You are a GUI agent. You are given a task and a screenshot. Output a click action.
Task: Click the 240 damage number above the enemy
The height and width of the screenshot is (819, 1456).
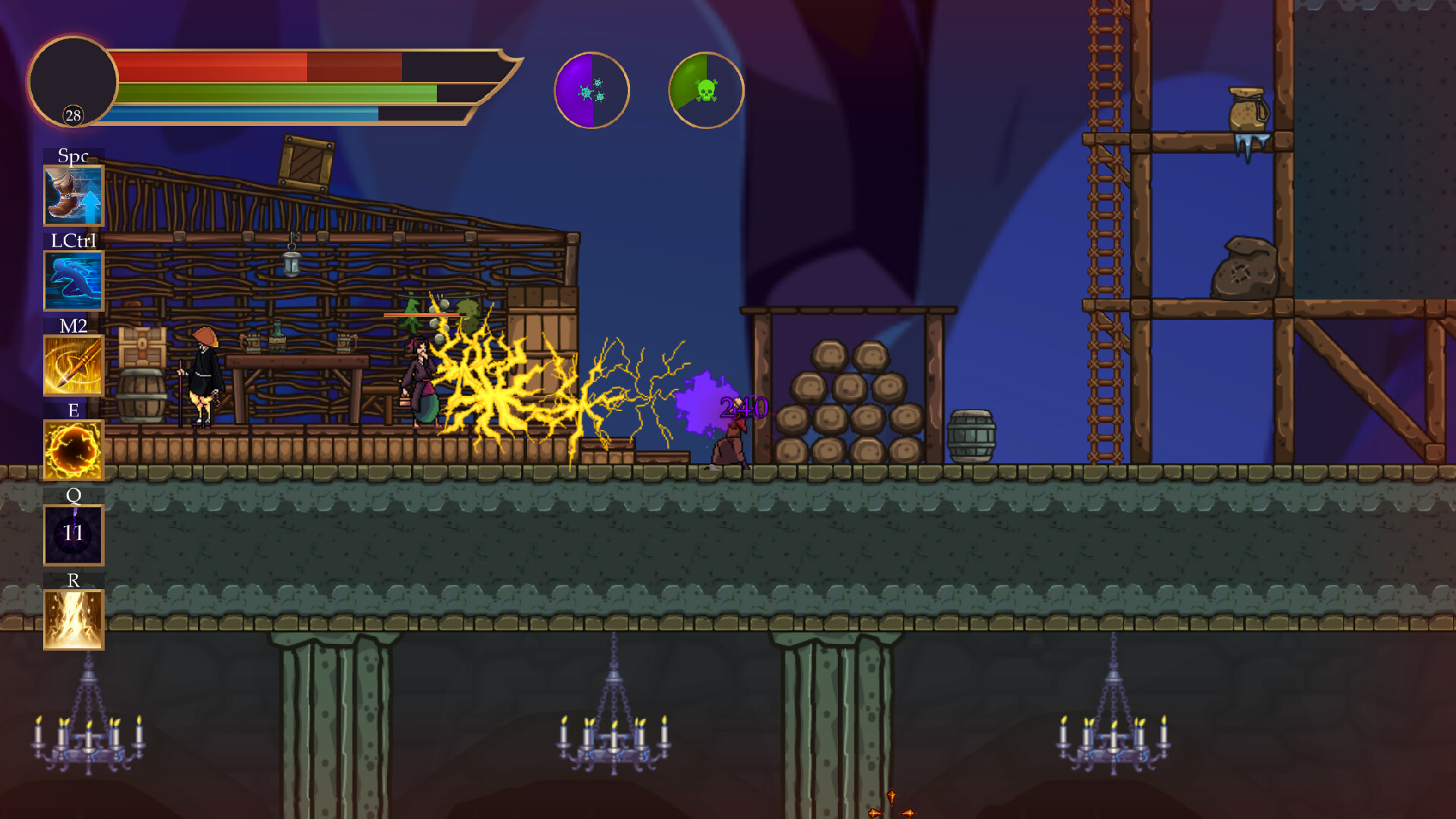click(x=742, y=408)
